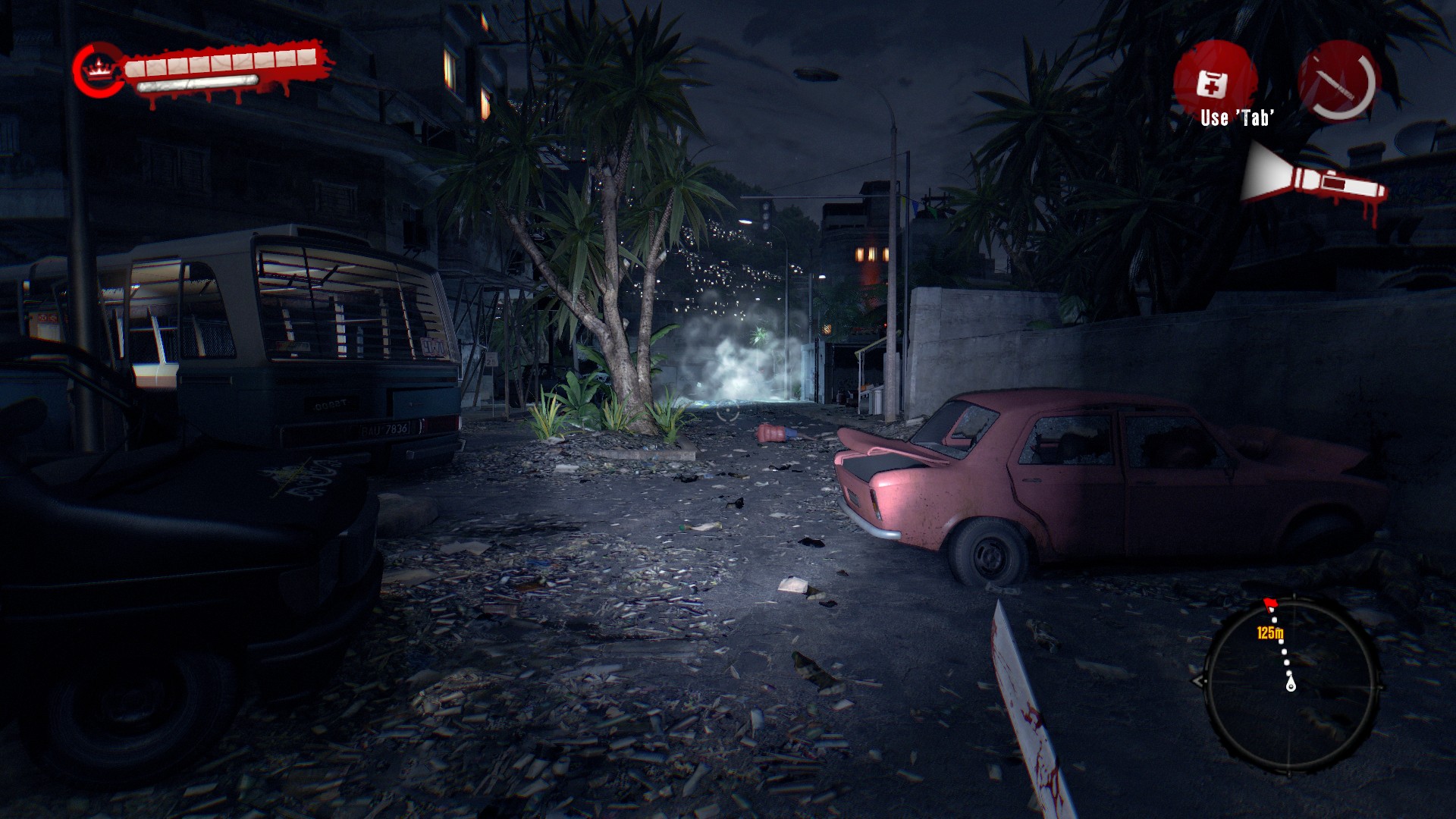Click the crown level emblem
Image resolution: width=1456 pixels, height=819 pixels.
(x=98, y=71)
